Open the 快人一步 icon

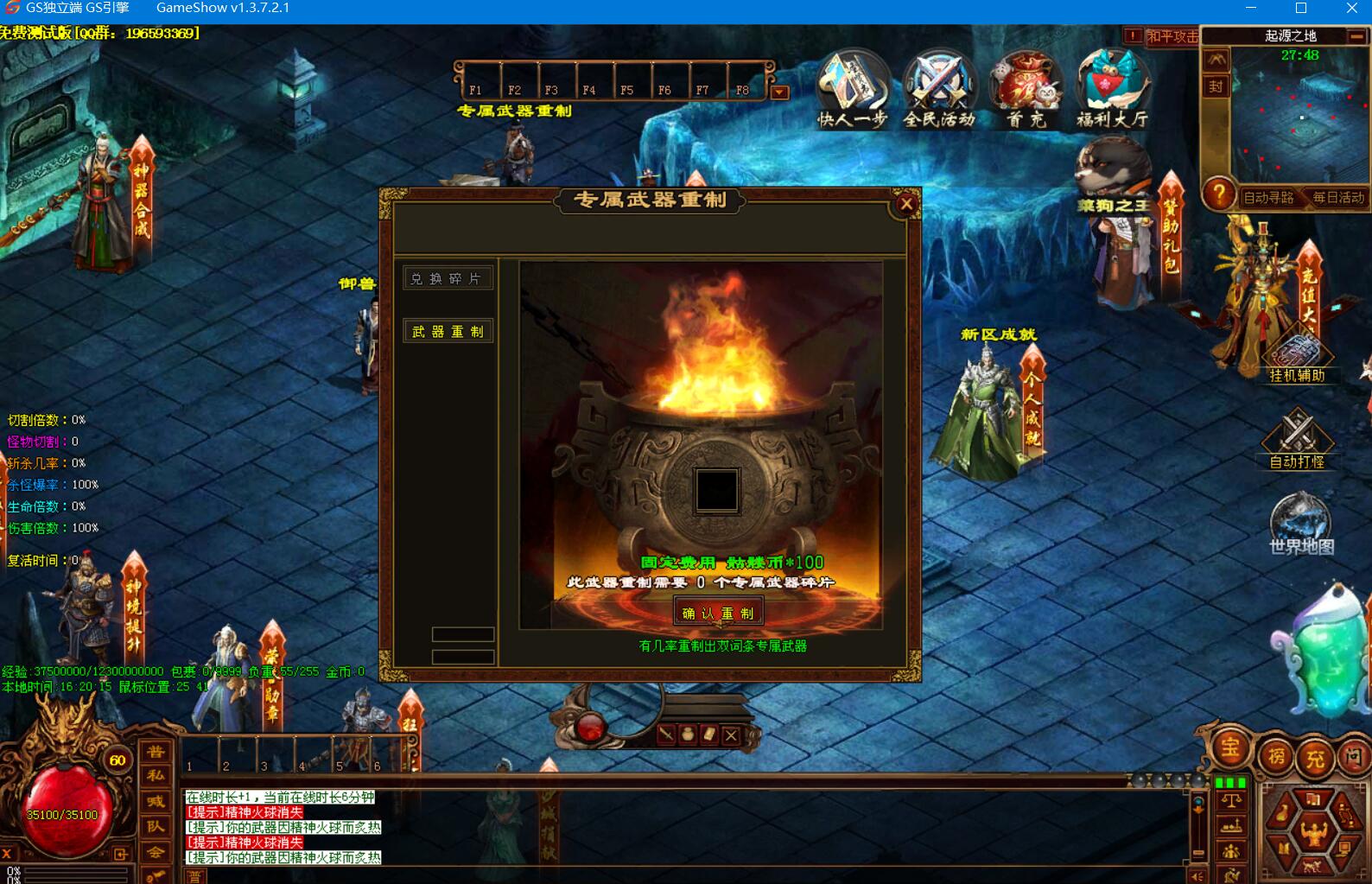coord(852,88)
